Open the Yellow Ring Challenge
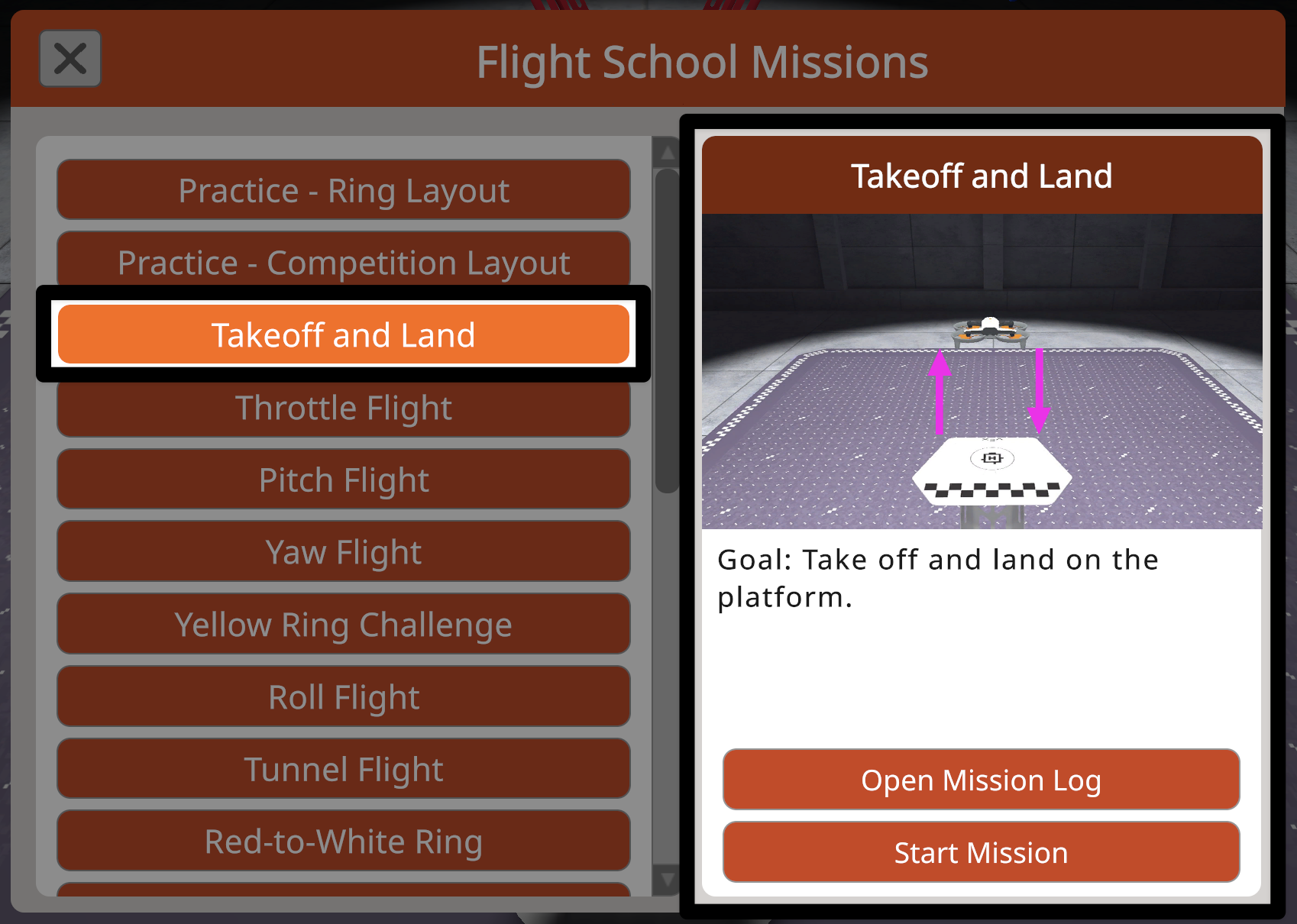This screenshot has height=924, width=1297. [343, 624]
